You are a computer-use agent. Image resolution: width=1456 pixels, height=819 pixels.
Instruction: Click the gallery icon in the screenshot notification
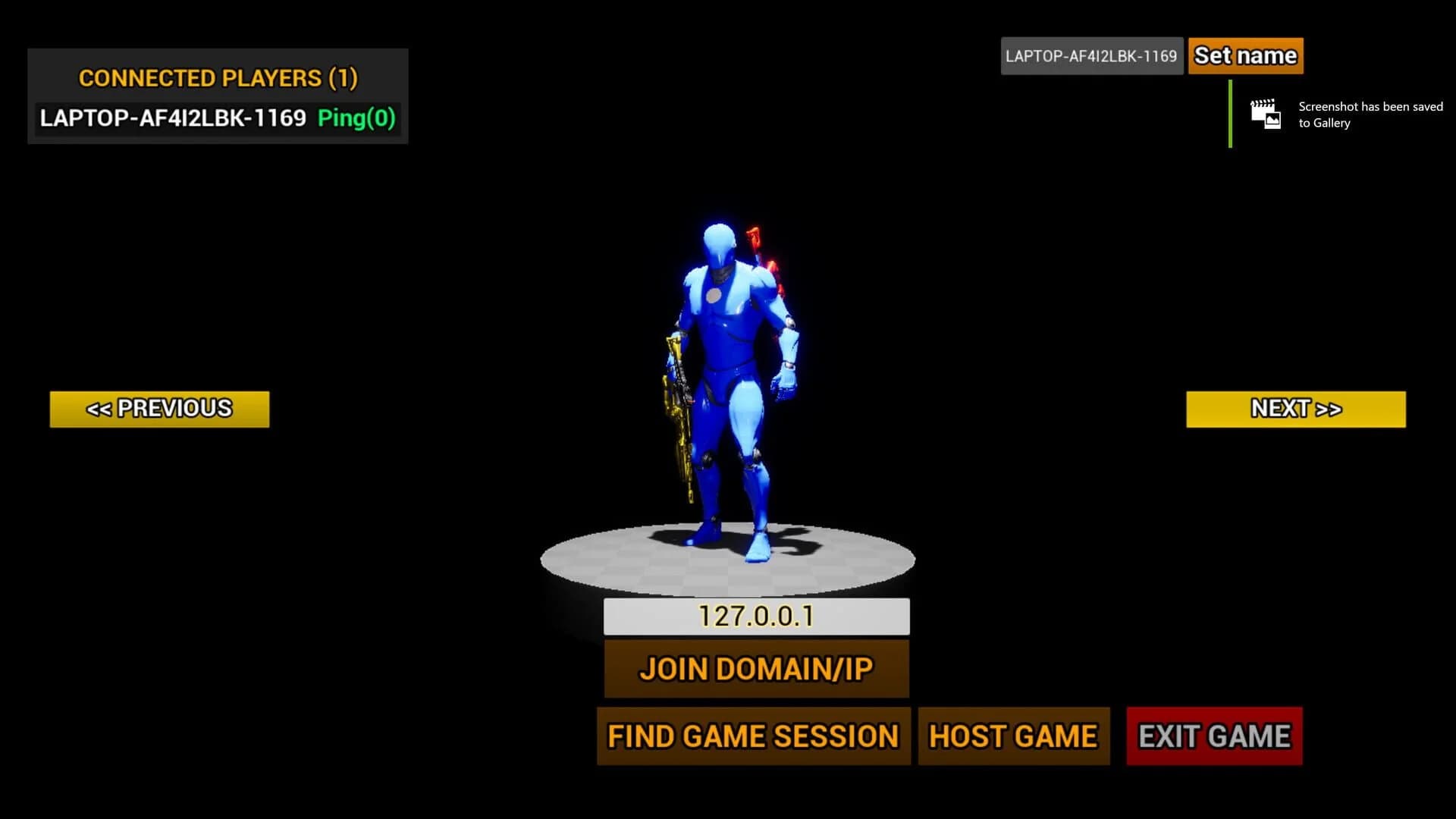[1266, 115]
